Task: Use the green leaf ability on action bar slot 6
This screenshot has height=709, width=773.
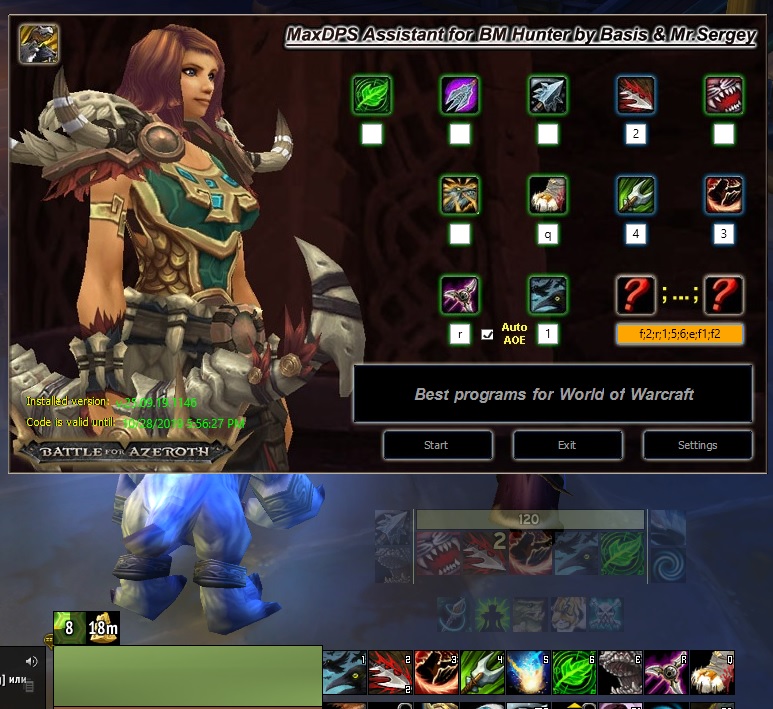Action: tap(572, 672)
